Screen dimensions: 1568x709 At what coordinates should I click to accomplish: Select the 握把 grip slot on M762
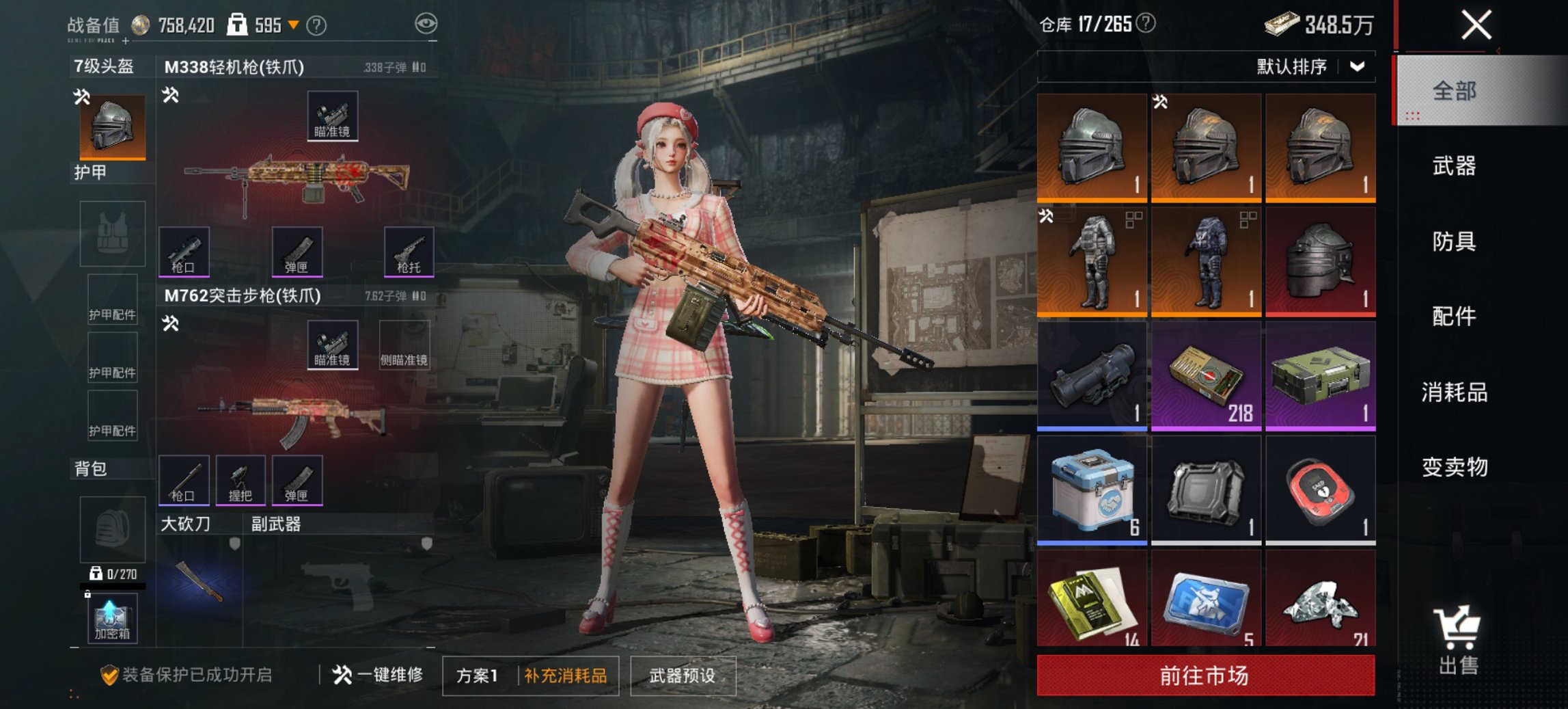(x=240, y=480)
